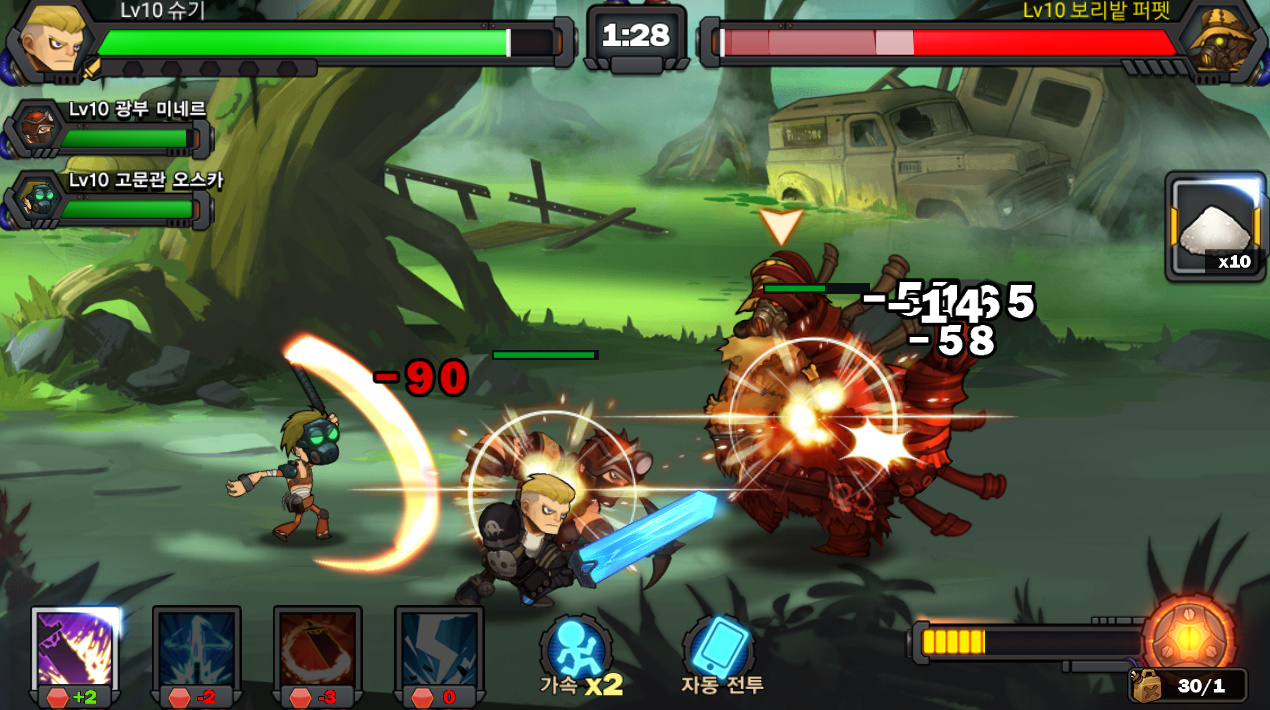Trigger the red spinning blade skill
Screen dimensions: 1270x710
(318, 648)
